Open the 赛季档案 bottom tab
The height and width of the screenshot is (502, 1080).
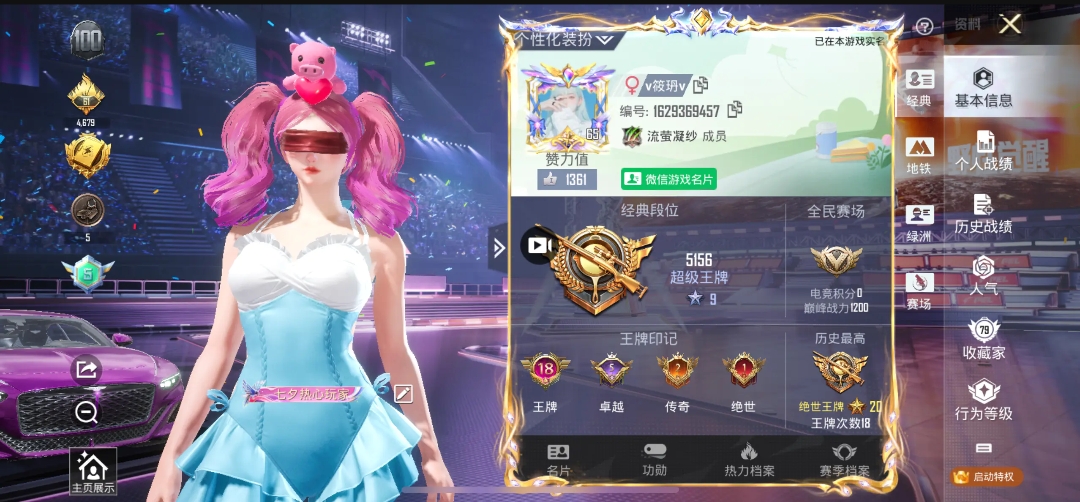pos(844,460)
